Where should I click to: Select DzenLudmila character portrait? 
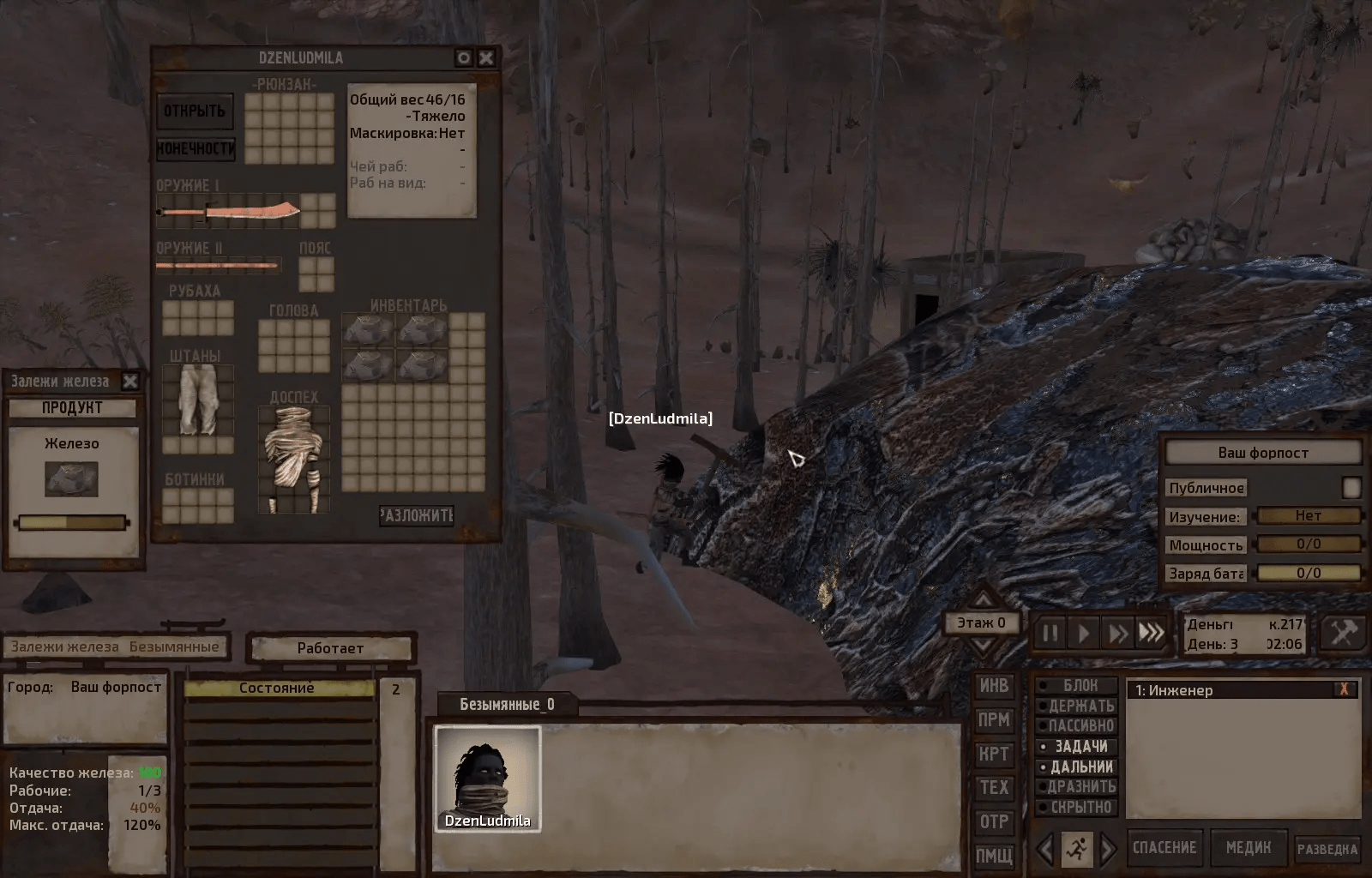coord(487,779)
